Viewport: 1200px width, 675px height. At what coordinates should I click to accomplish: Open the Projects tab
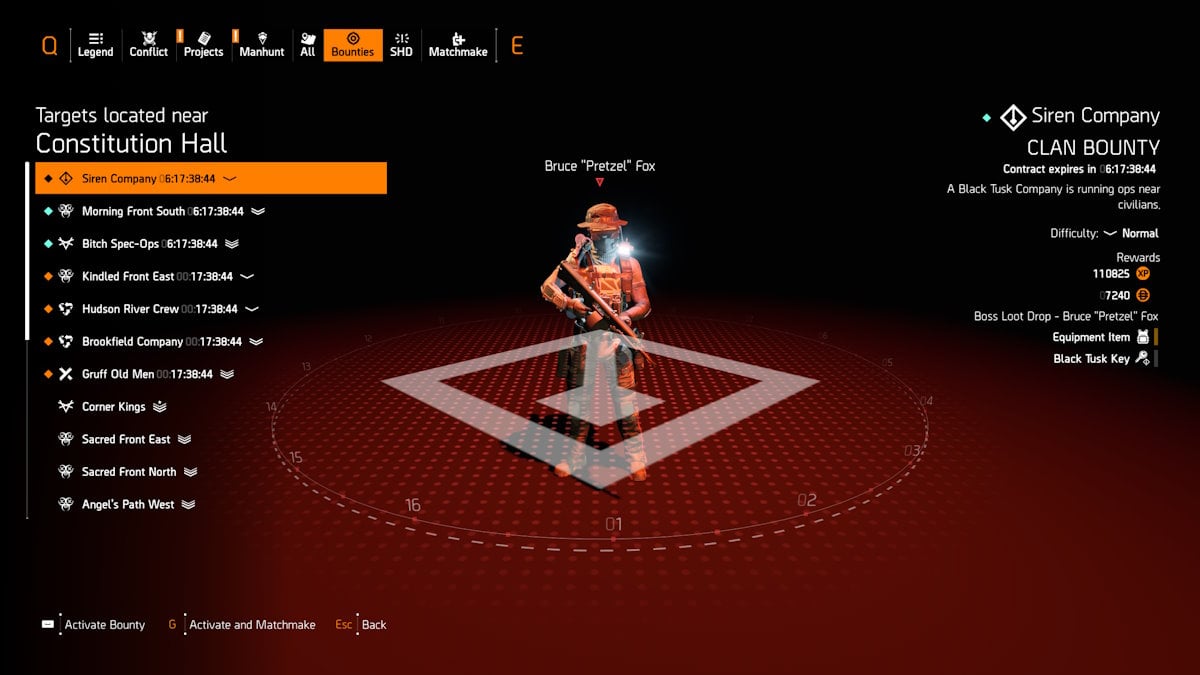[203, 45]
